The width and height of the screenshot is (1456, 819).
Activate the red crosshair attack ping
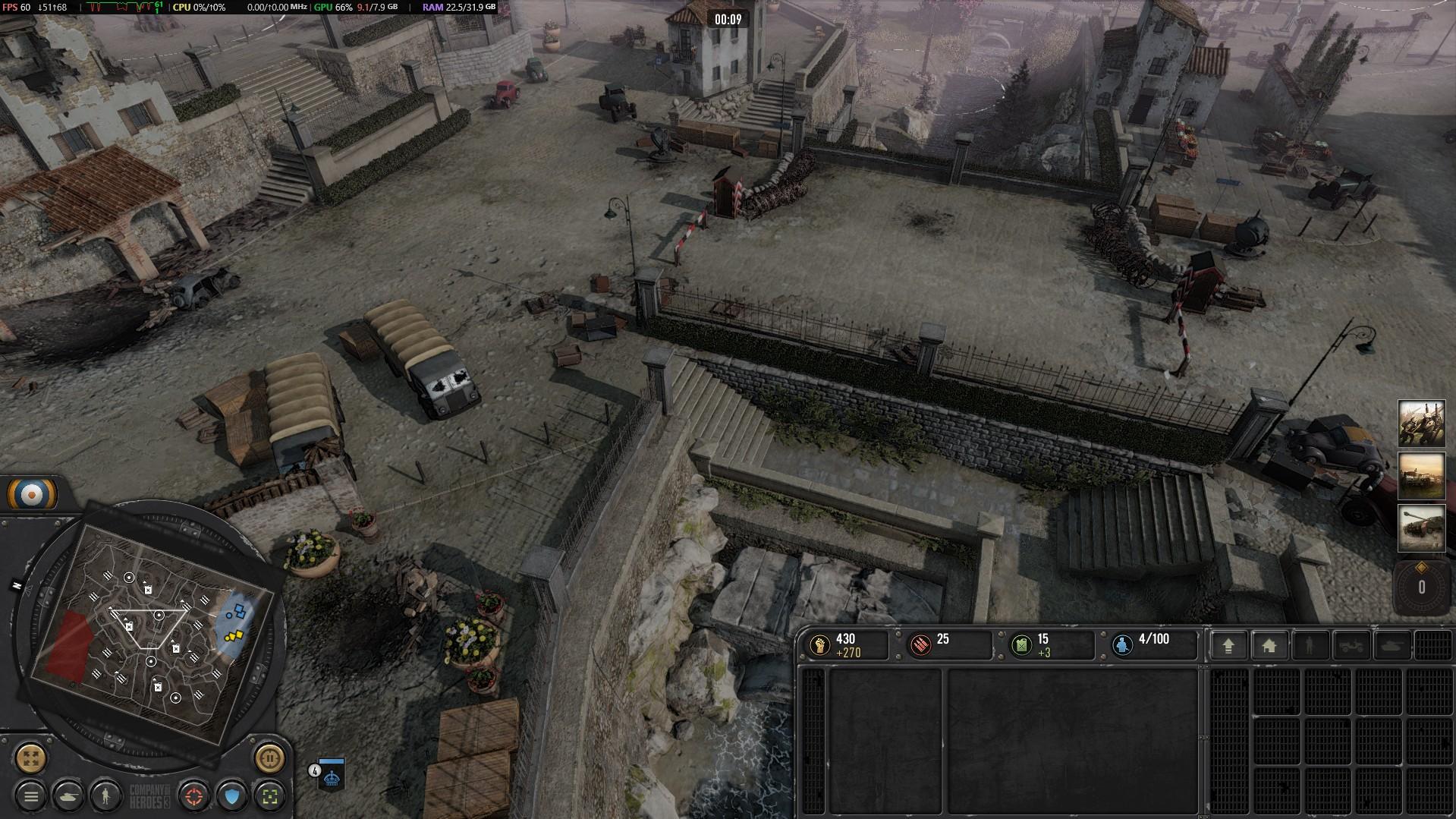[x=194, y=796]
